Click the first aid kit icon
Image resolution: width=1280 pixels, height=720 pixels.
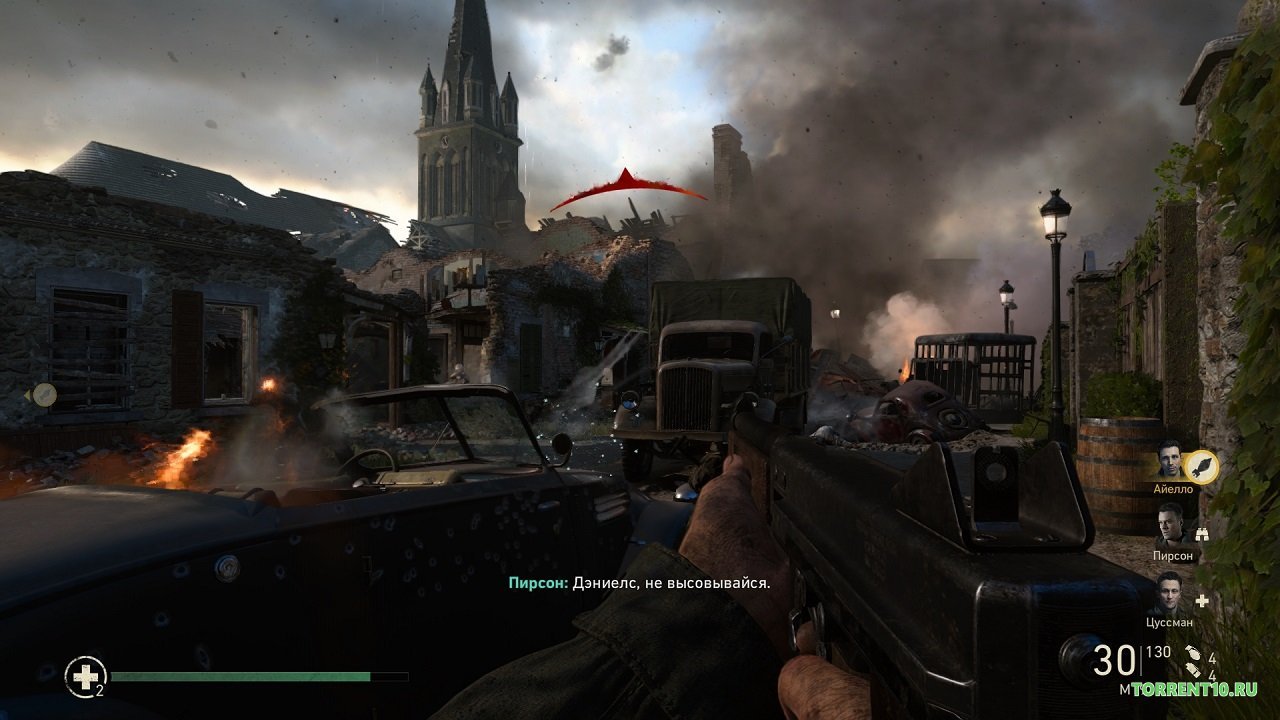pos(85,676)
